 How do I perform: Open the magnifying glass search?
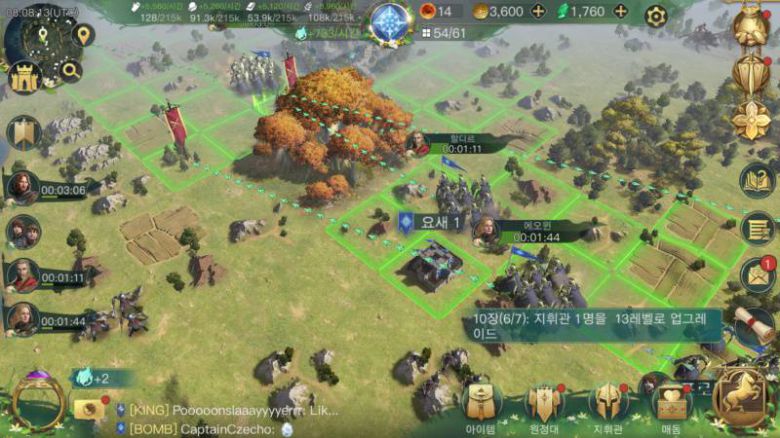[x=70, y=70]
